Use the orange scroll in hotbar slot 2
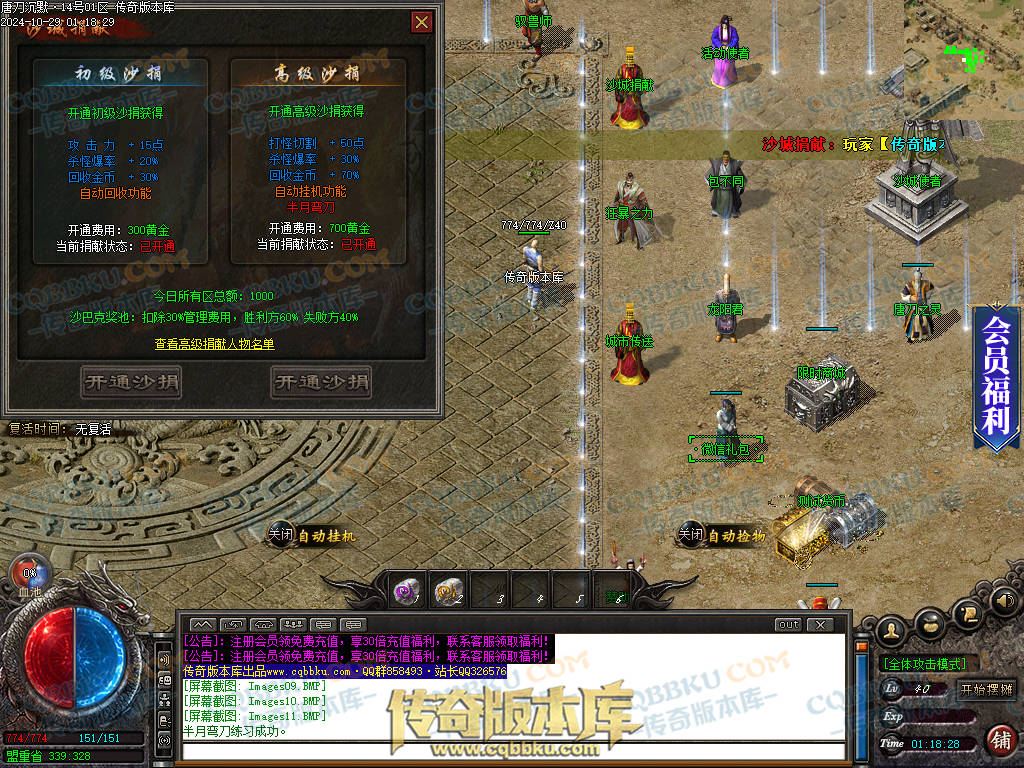Image resolution: width=1024 pixels, height=768 pixels. 448,592
